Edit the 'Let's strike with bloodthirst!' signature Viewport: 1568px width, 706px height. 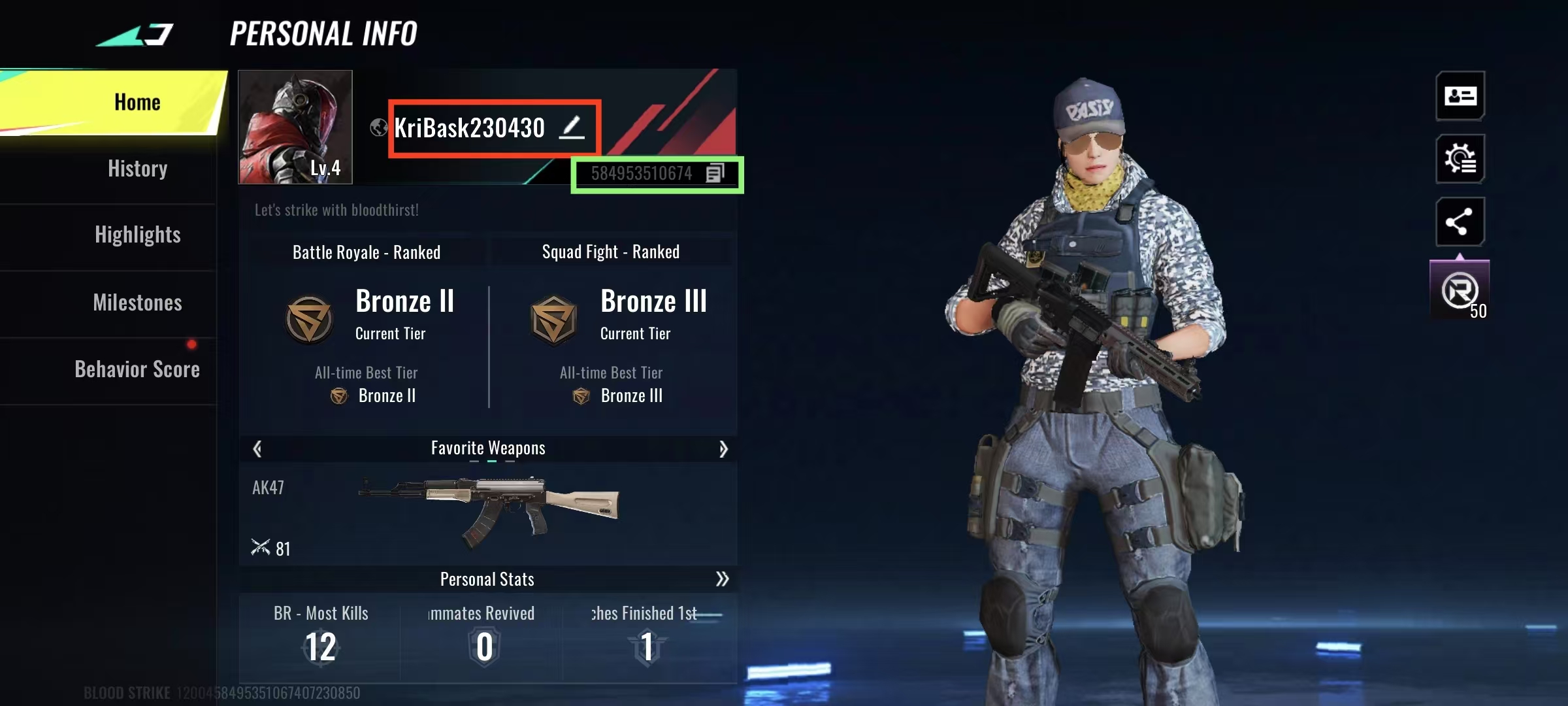tap(336, 210)
